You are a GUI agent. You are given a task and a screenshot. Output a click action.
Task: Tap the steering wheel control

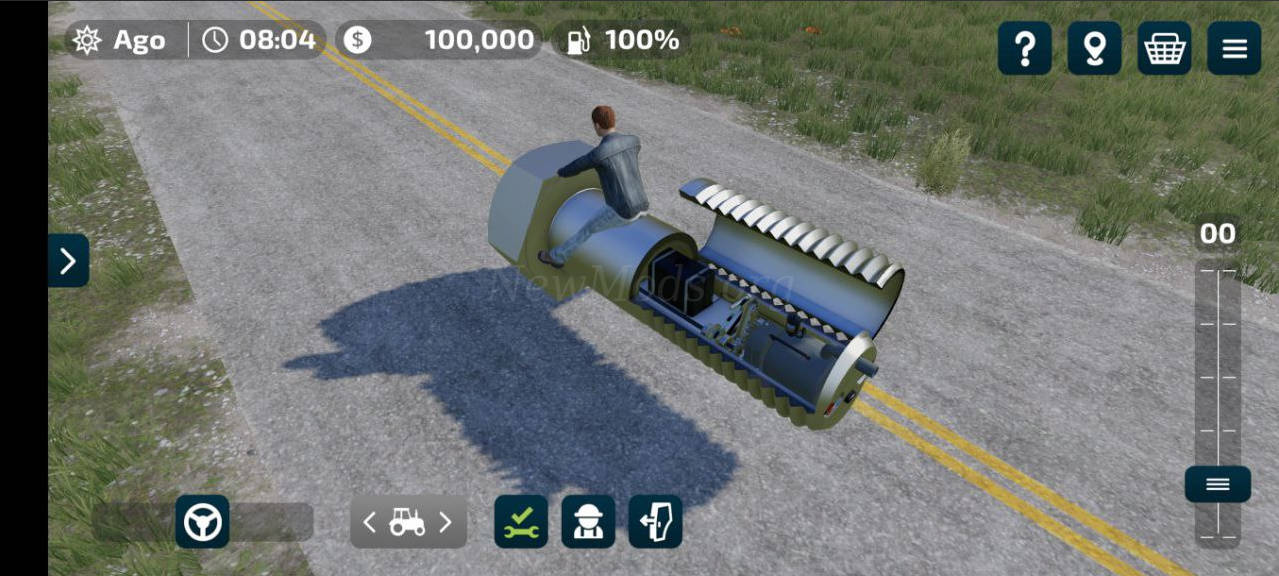point(202,521)
